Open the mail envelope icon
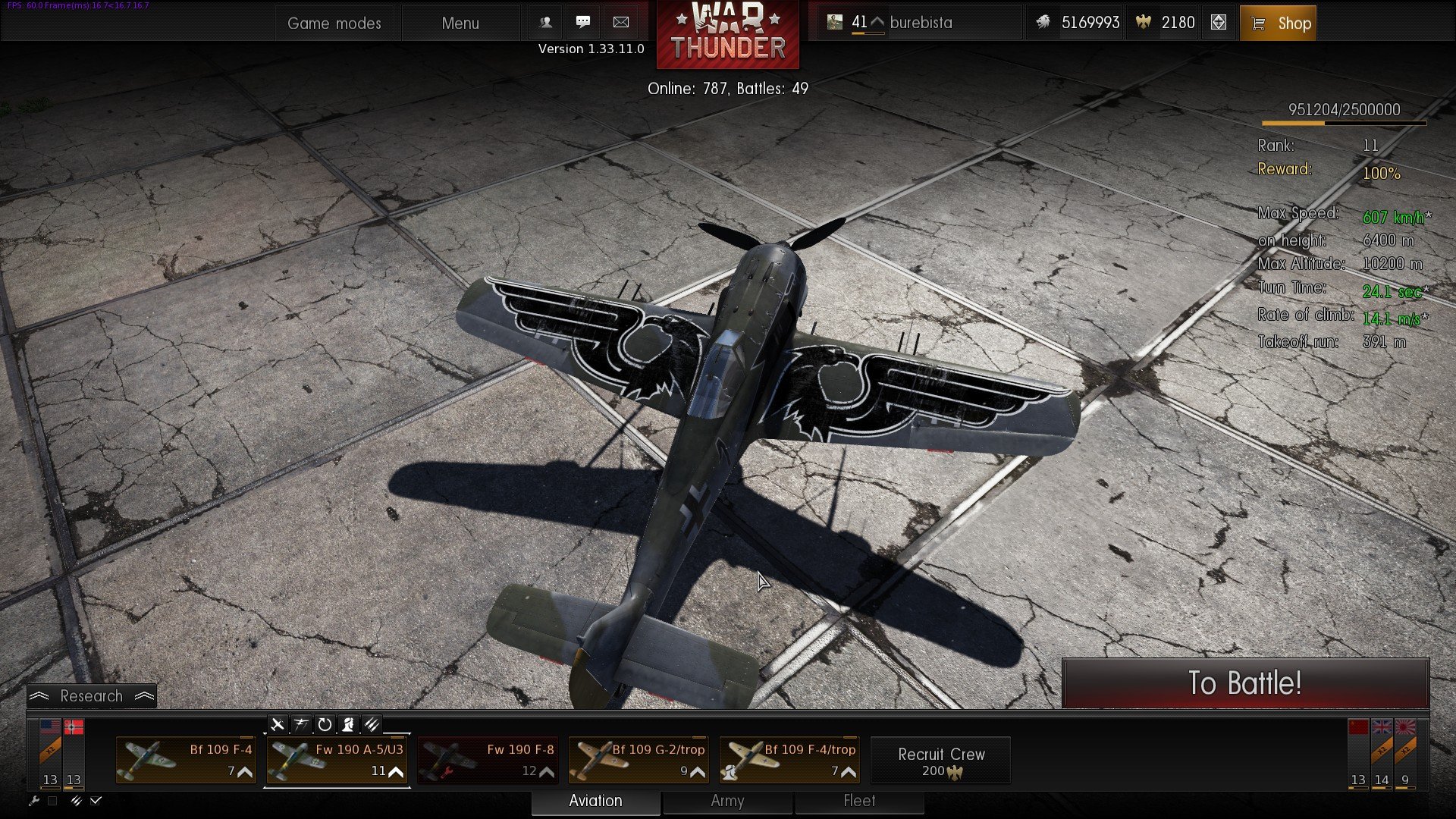Image resolution: width=1456 pixels, height=819 pixels. tap(620, 22)
